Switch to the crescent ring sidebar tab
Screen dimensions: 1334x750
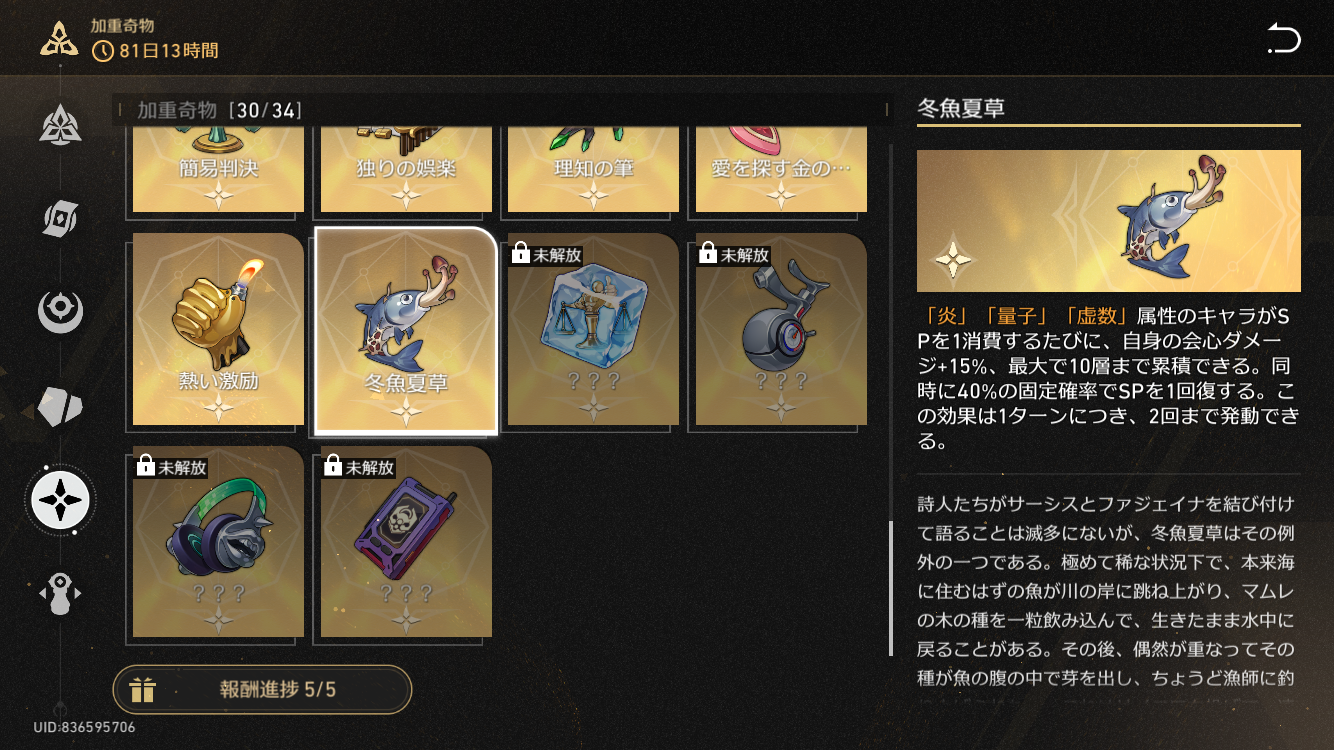[x=60, y=311]
